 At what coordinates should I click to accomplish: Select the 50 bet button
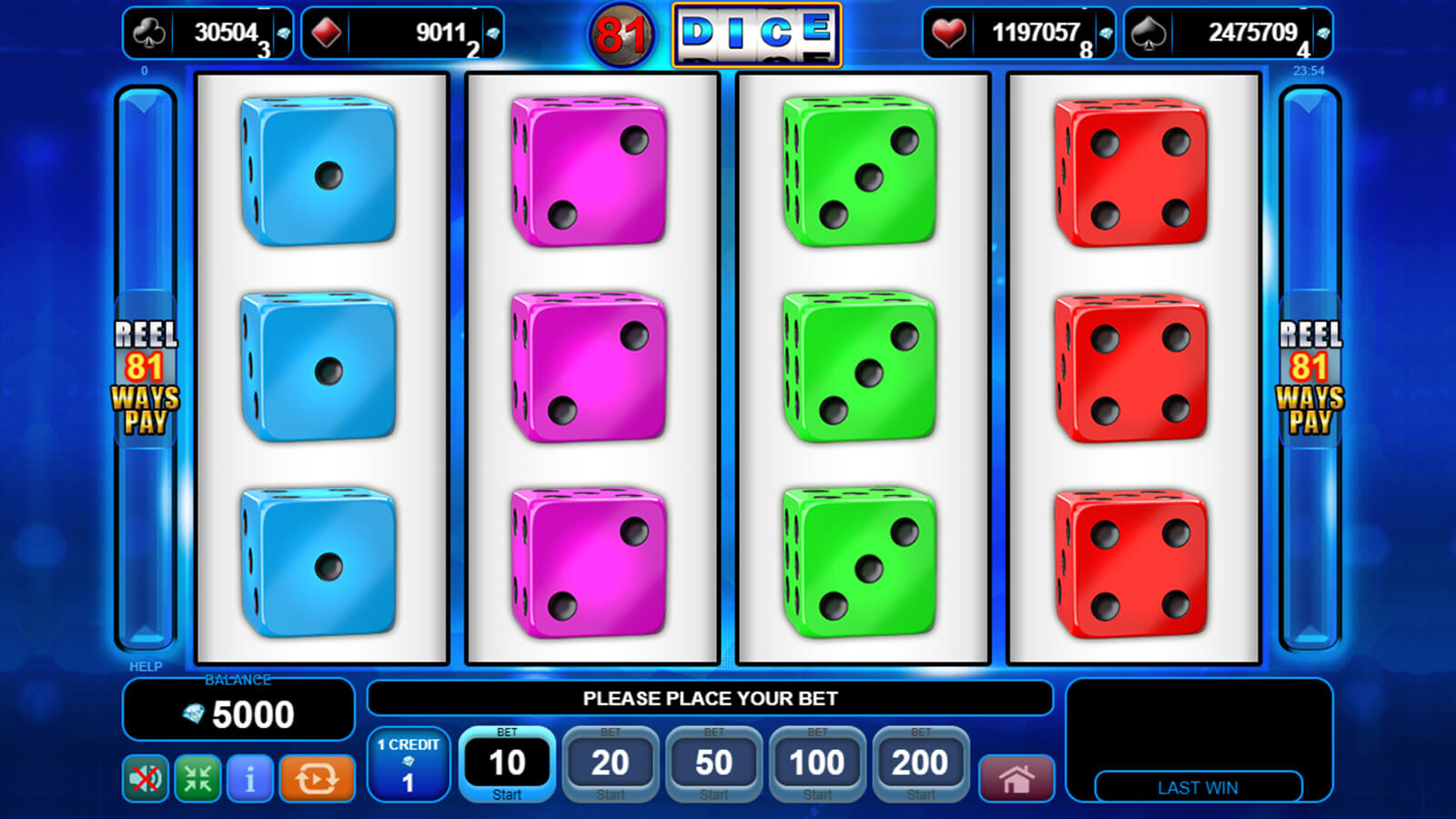click(713, 764)
